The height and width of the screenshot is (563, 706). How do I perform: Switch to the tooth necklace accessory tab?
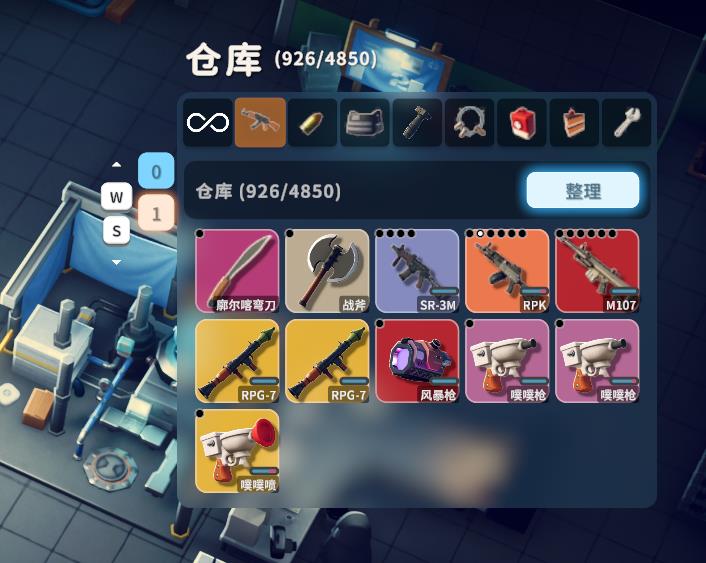469,123
